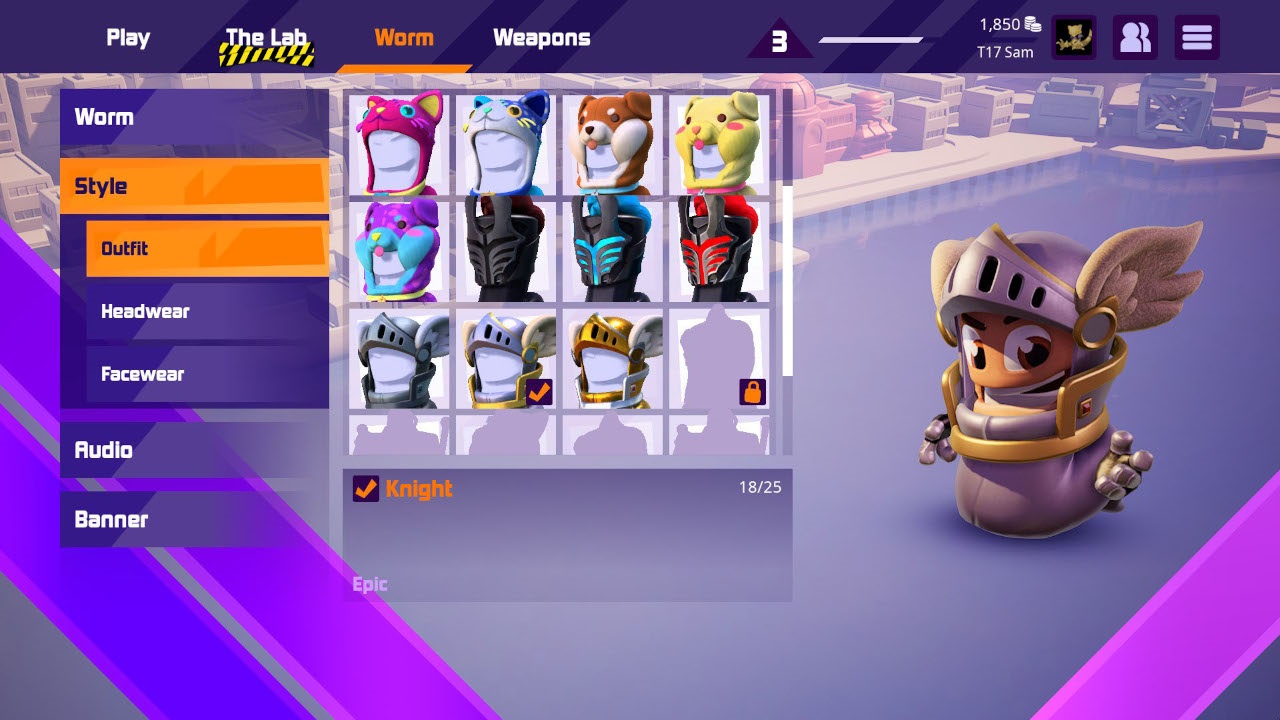
Task: Click the player avatar portrait icon
Action: (x=1074, y=37)
